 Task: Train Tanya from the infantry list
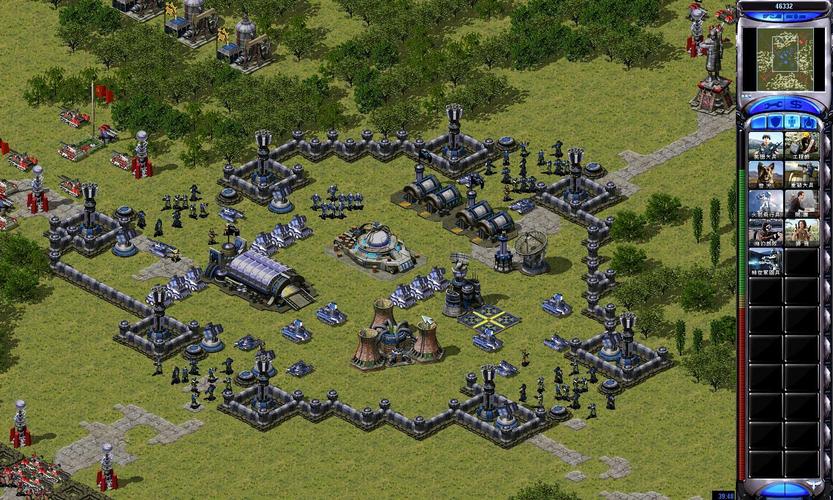tap(800, 233)
